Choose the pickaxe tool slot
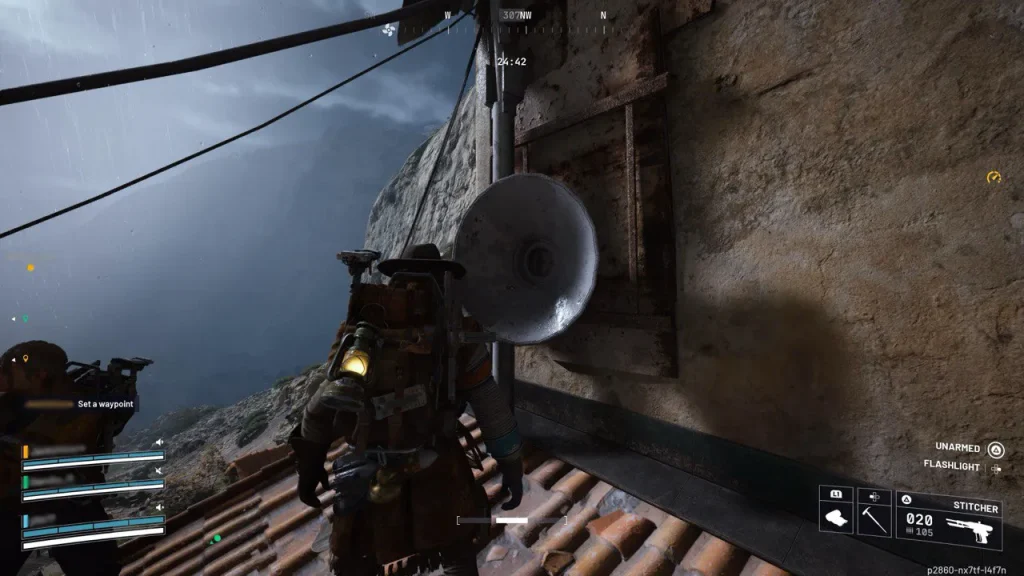1024x576 pixels. pyautogui.click(x=874, y=512)
